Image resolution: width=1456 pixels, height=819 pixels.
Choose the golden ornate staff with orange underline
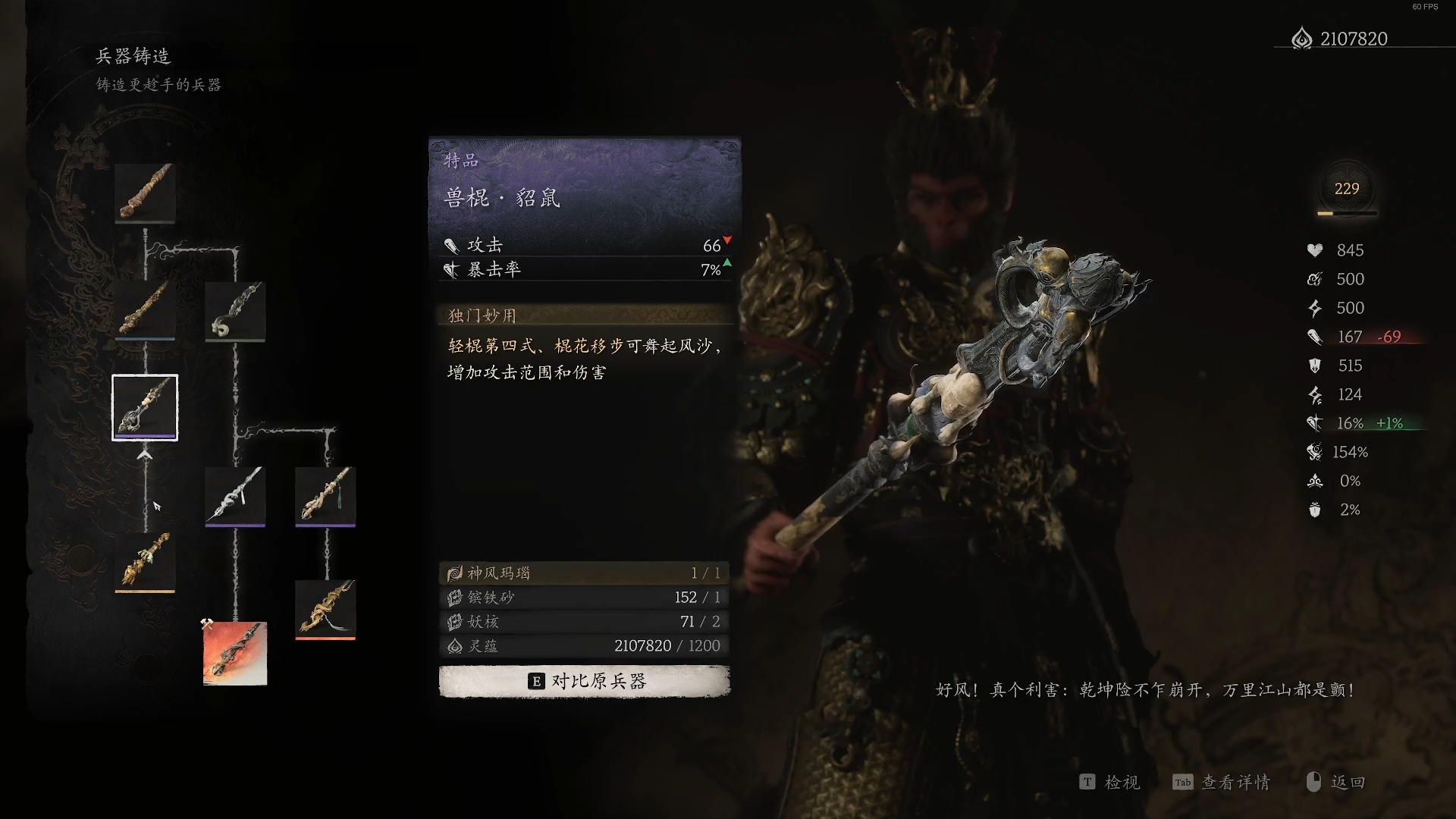coord(145,561)
